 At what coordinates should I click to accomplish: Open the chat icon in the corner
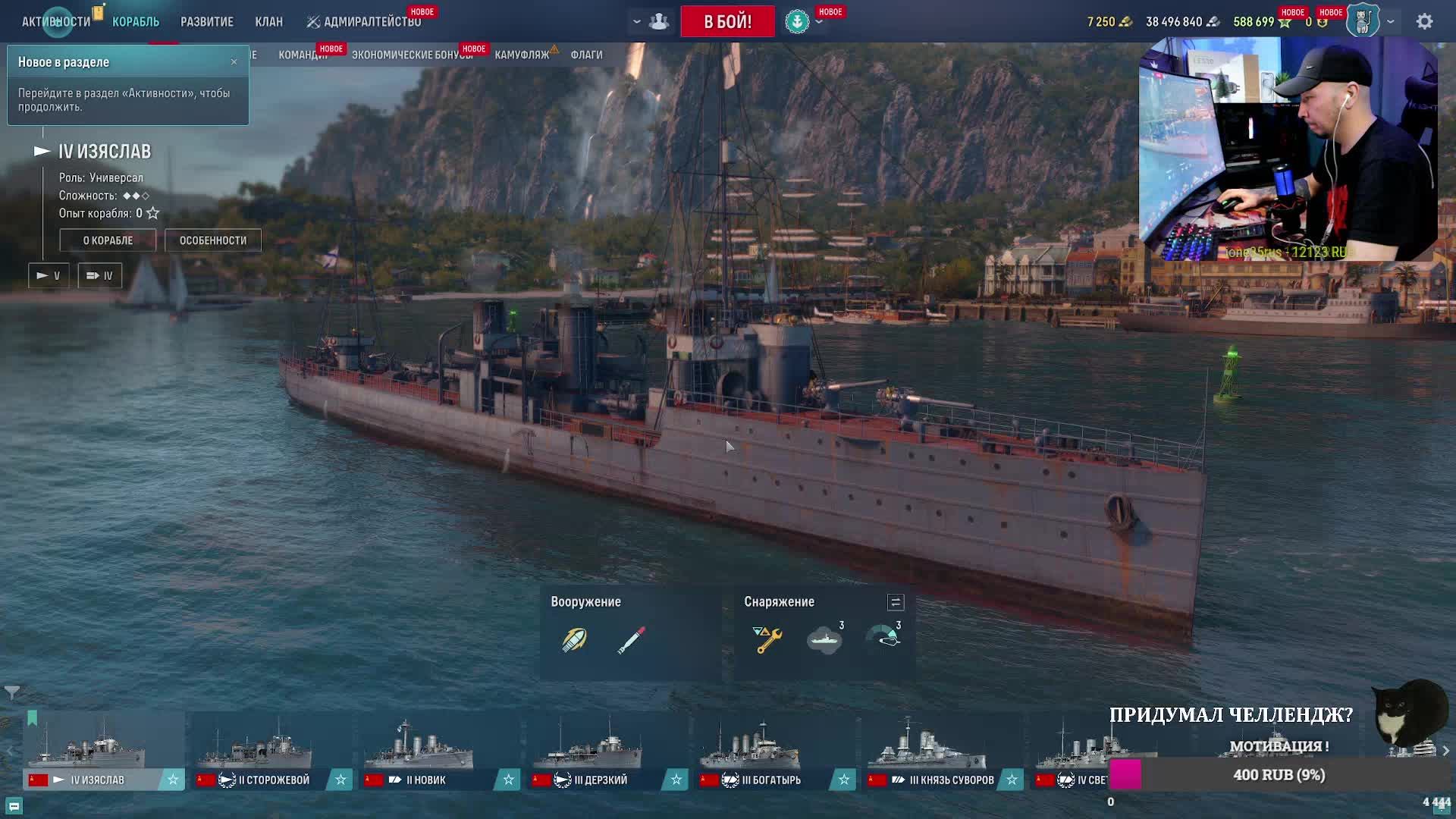pyautogui.click(x=14, y=805)
